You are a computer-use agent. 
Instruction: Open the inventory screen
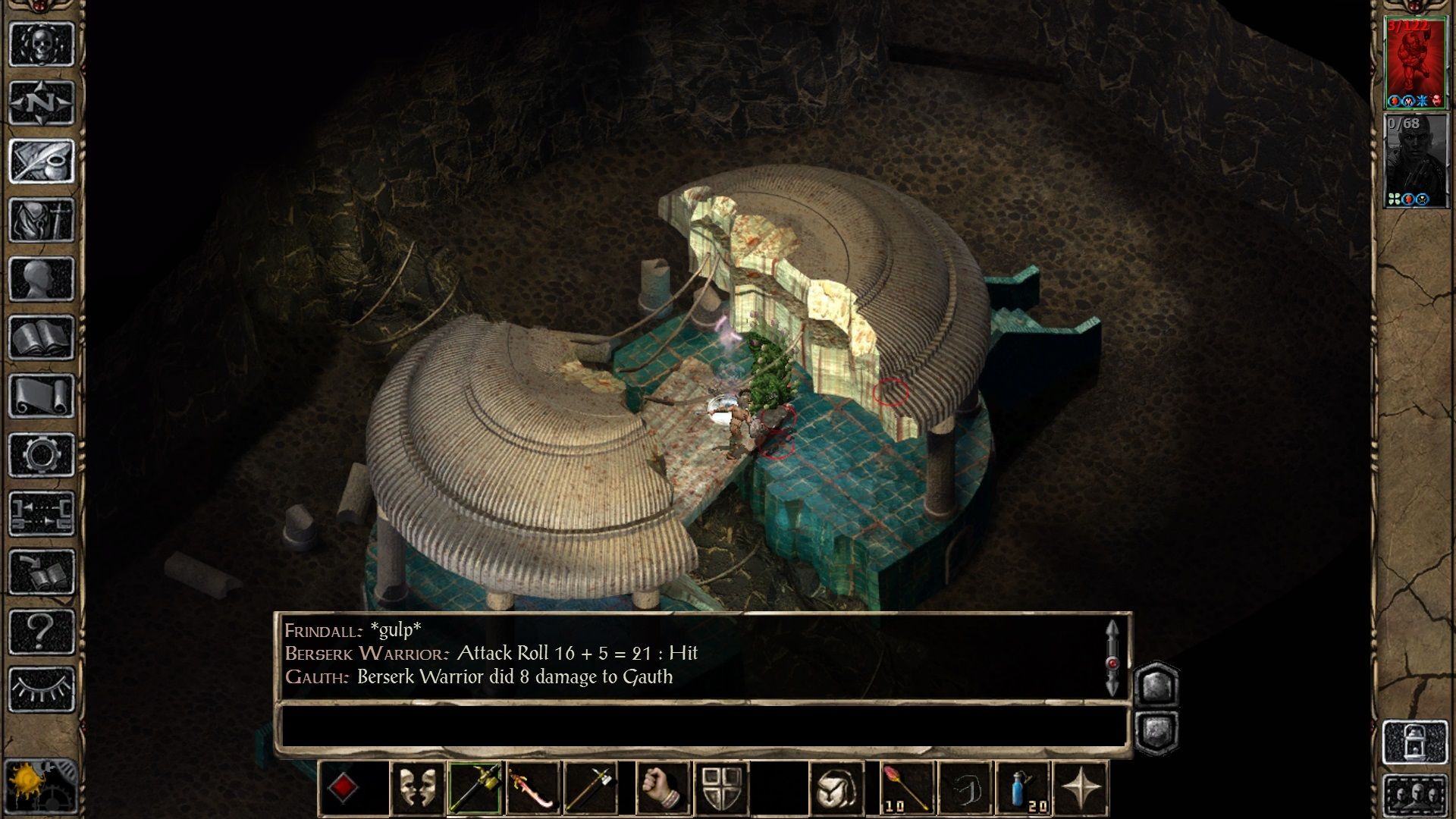pyautogui.click(x=42, y=220)
